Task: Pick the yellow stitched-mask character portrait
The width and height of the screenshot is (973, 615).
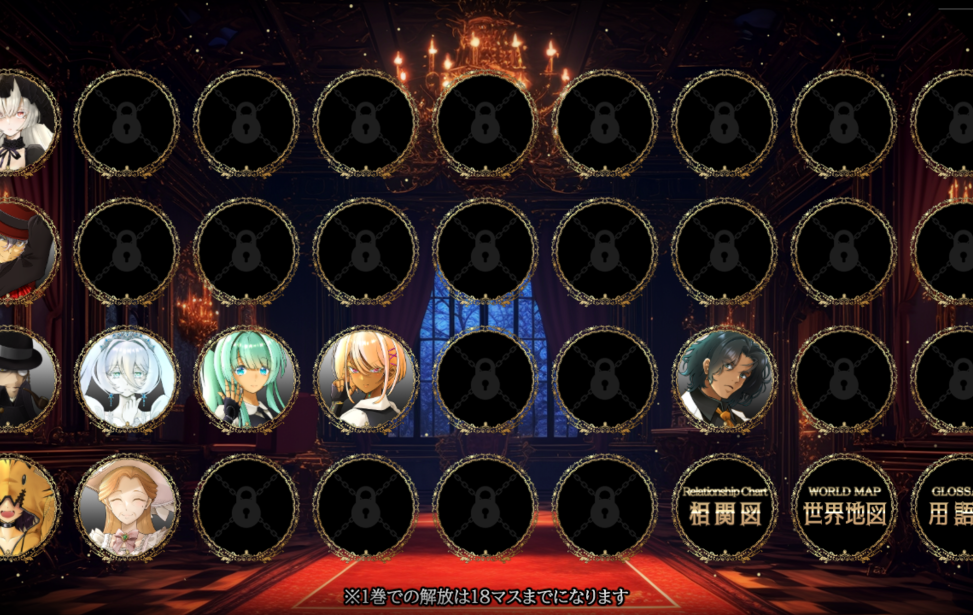Action: 24,508
